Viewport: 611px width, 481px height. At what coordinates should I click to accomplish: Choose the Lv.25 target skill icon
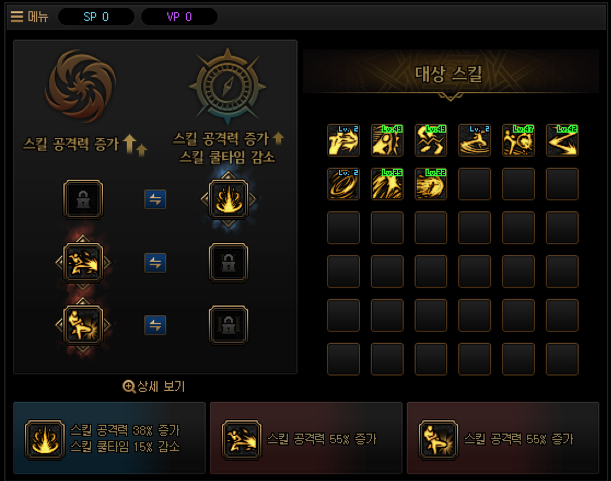point(387,184)
